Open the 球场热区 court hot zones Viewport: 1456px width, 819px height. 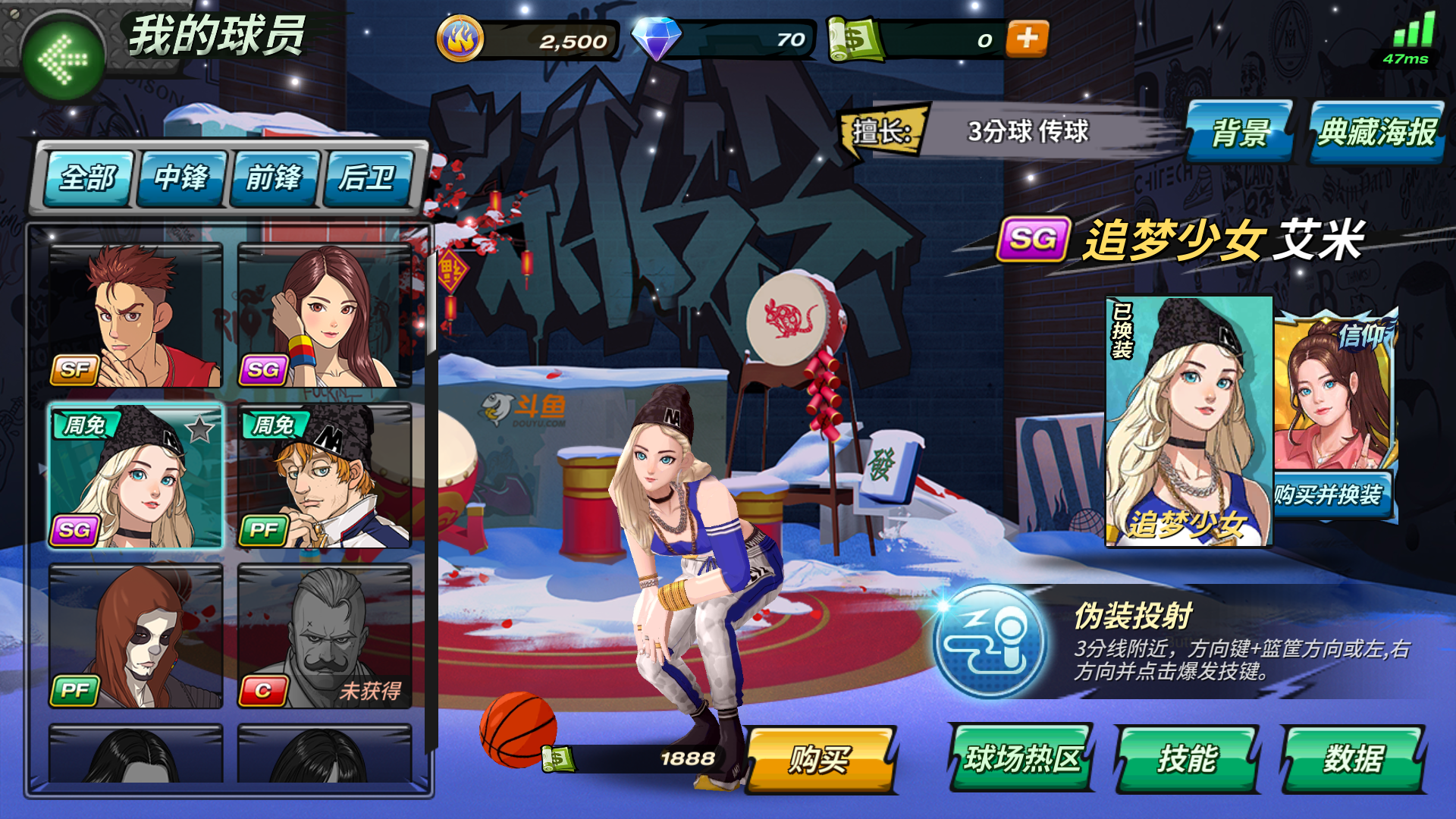click(1021, 758)
